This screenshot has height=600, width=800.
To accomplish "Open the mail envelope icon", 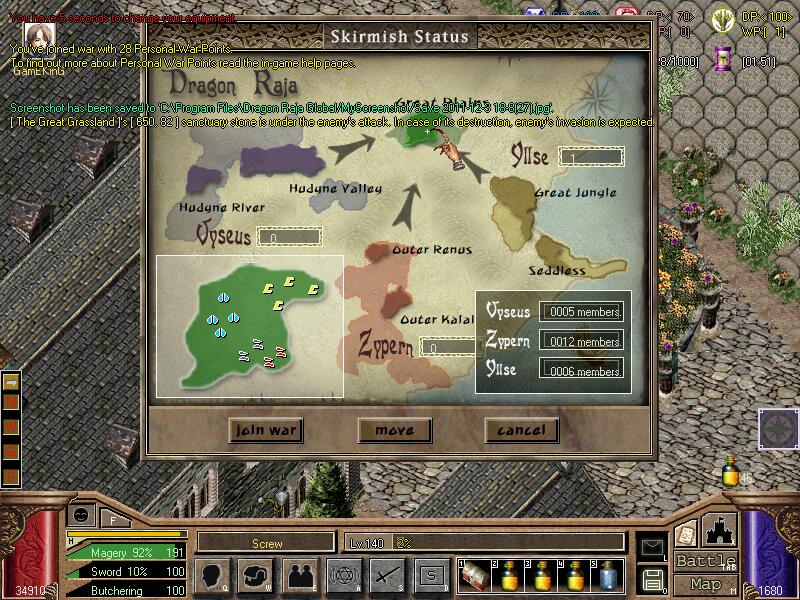I will [x=653, y=547].
